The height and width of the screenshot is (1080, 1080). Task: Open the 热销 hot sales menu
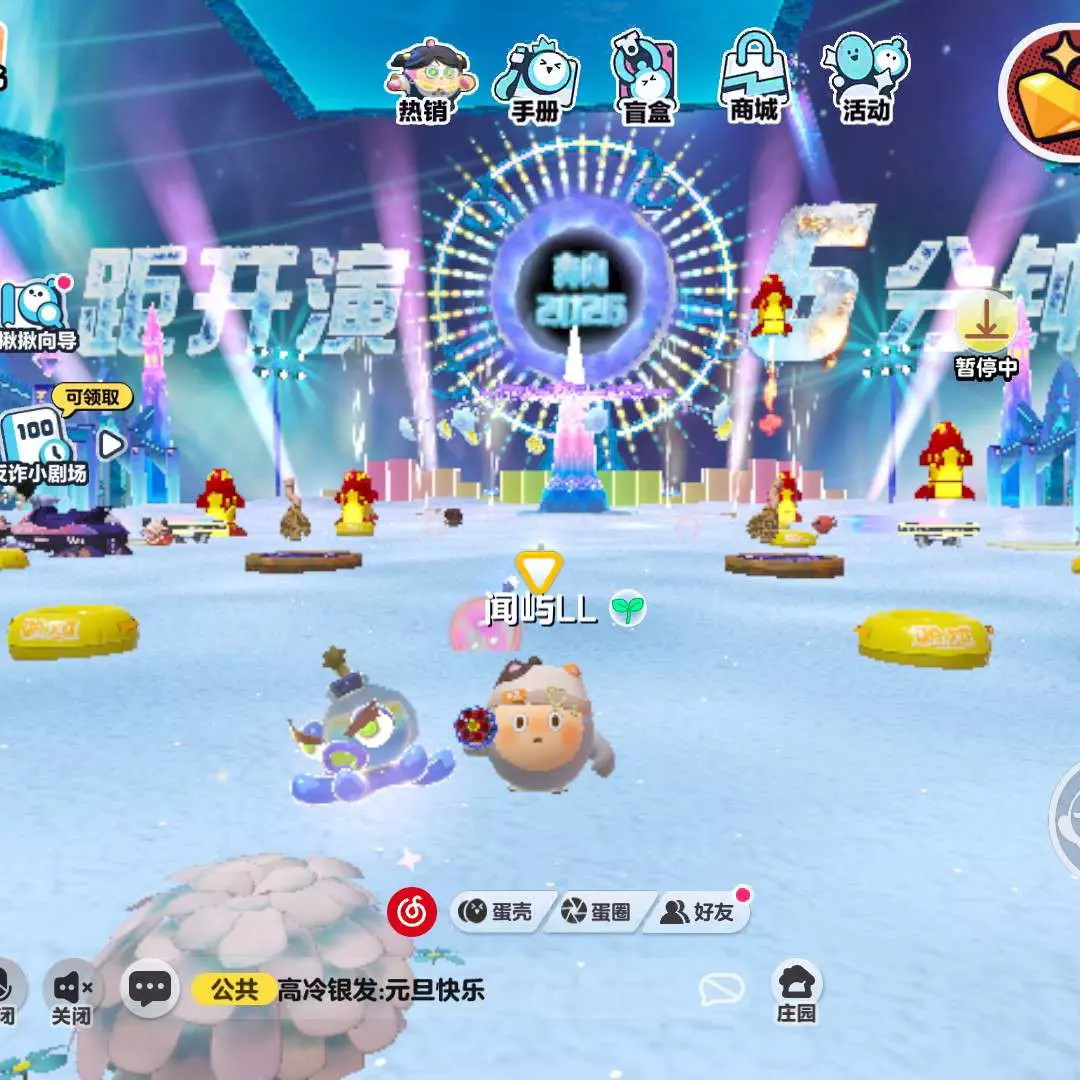pos(424,82)
